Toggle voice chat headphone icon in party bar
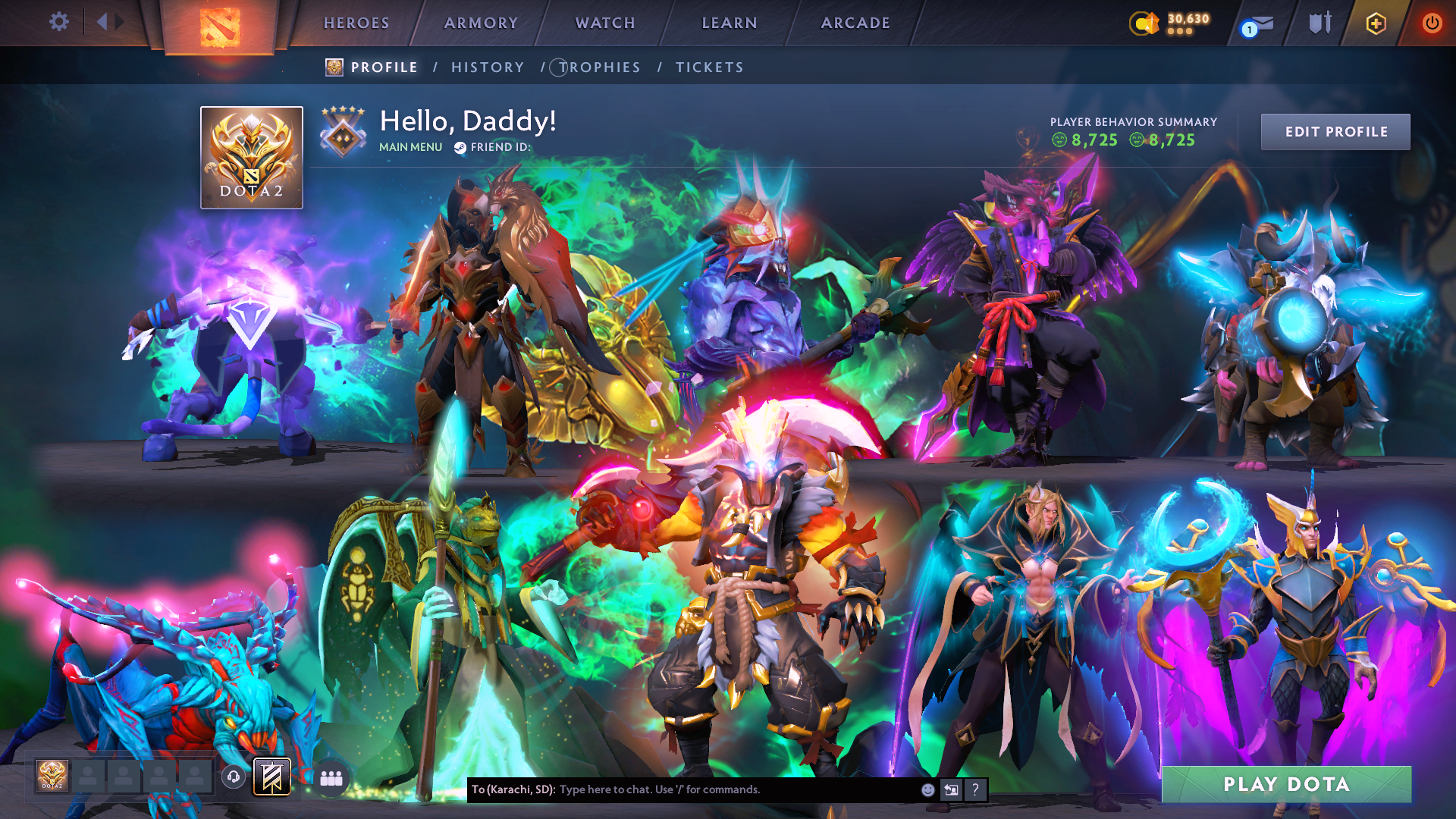Viewport: 1456px width, 819px height. coord(234,777)
